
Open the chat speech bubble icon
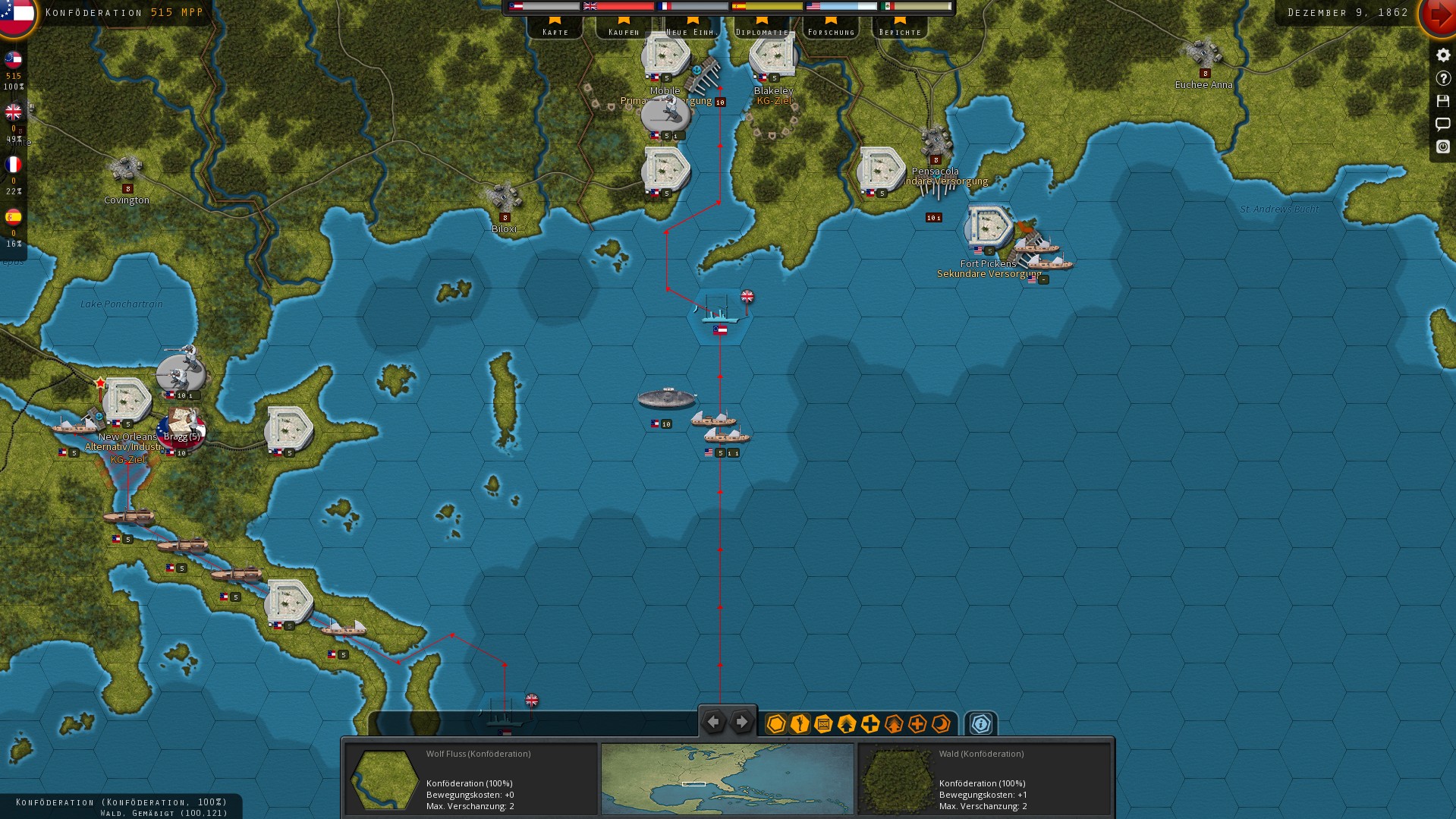click(1443, 124)
